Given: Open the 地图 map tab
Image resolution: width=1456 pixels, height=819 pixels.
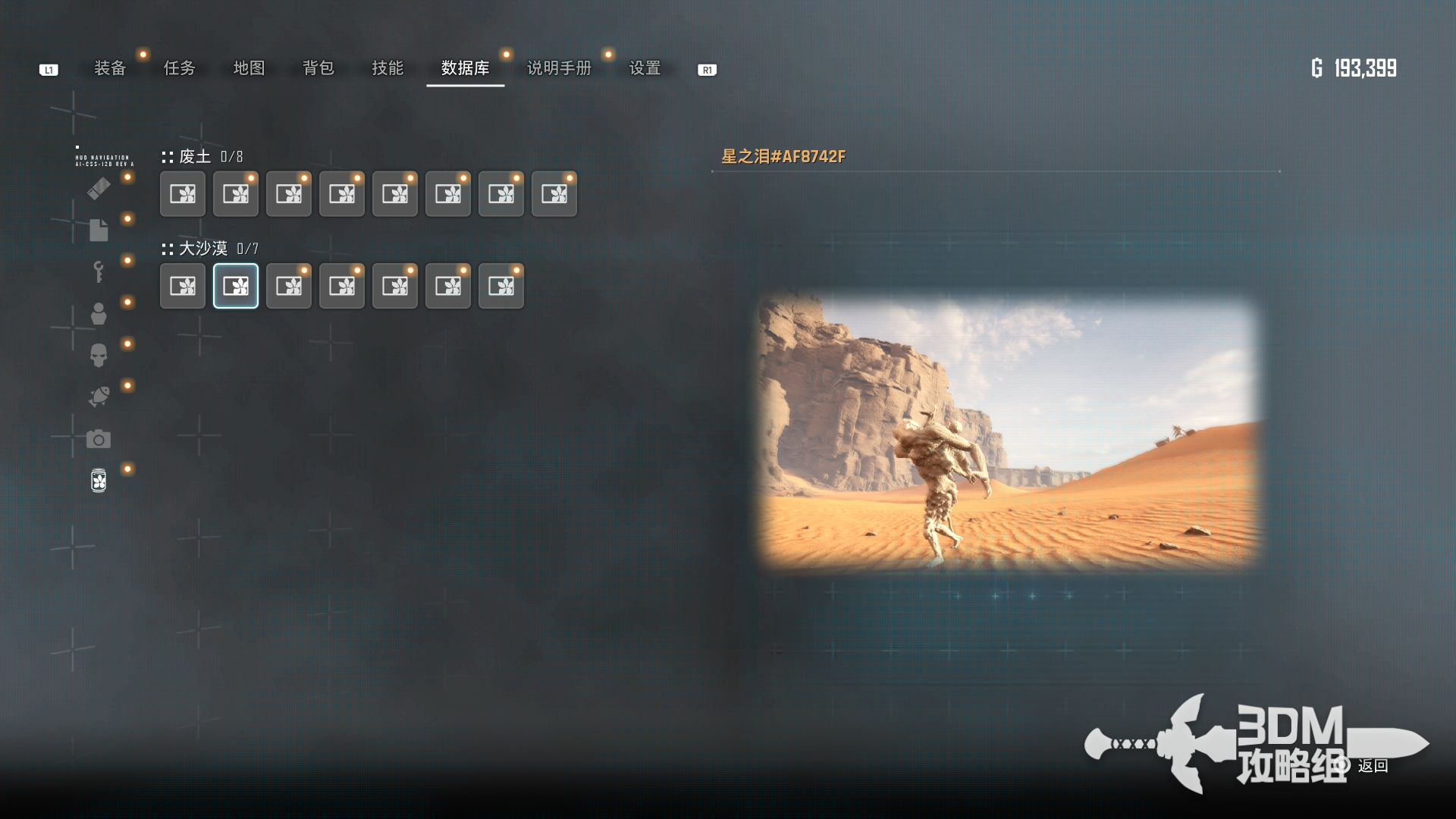Looking at the screenshot, I should [249, 68].
